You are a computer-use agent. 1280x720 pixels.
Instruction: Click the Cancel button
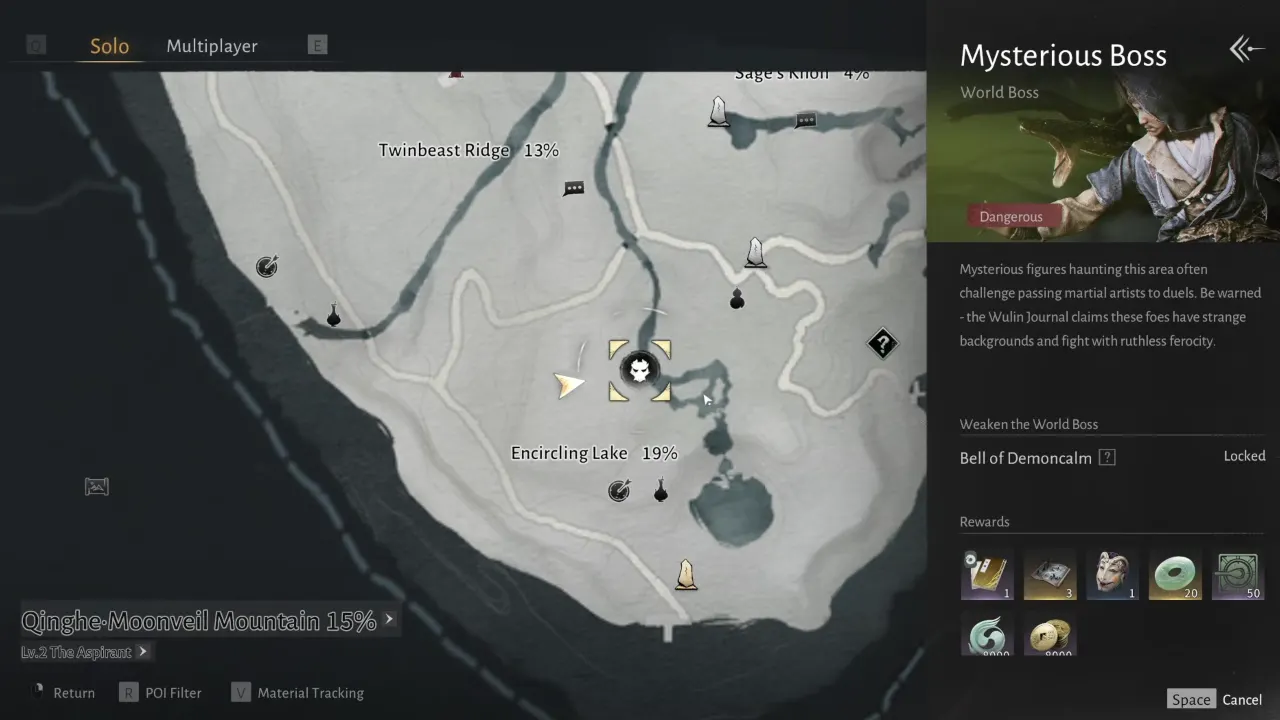tap(1242, 699)
